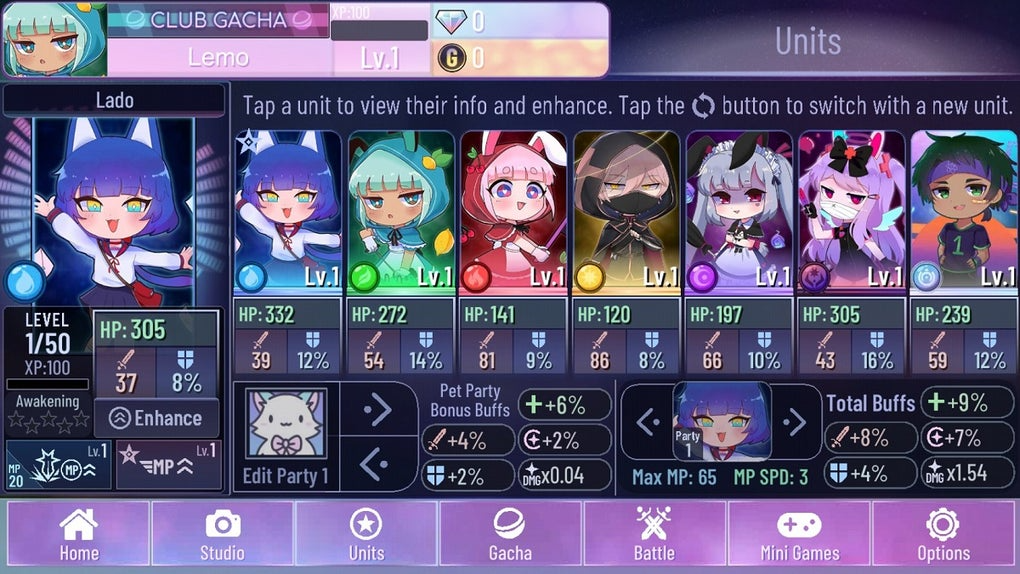Open Mini Games
The height and width of the screenshot is (574, 1020).
coord(799,535)
